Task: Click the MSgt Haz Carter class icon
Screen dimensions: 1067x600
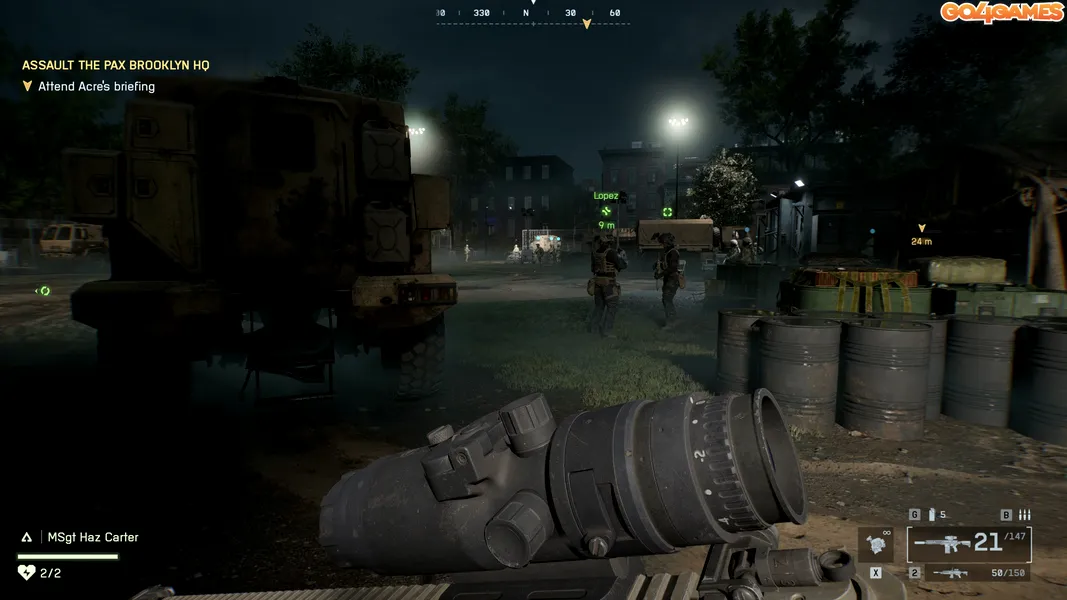Action: [27, 537]
